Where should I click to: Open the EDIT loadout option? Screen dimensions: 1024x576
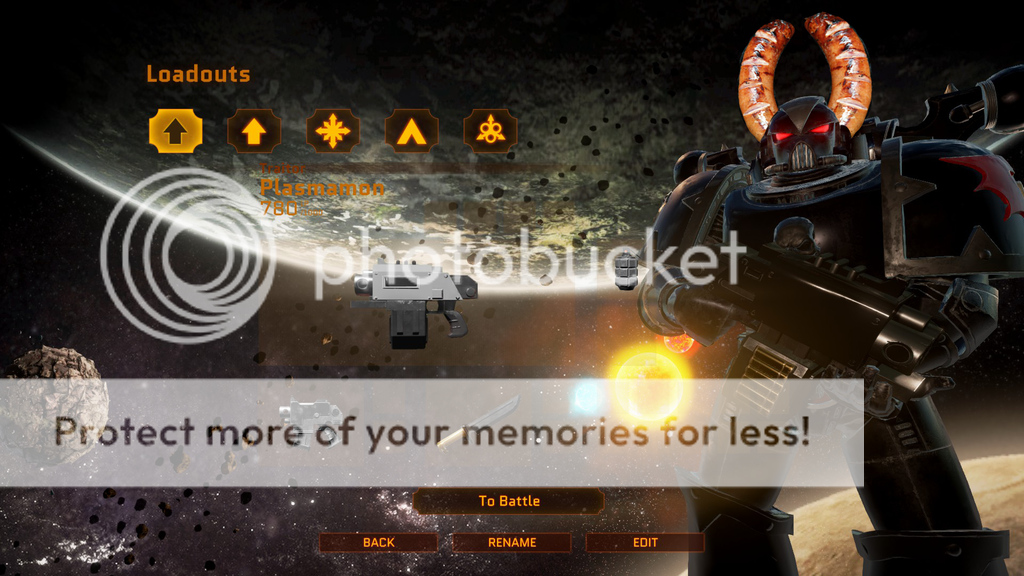[645, 543]
